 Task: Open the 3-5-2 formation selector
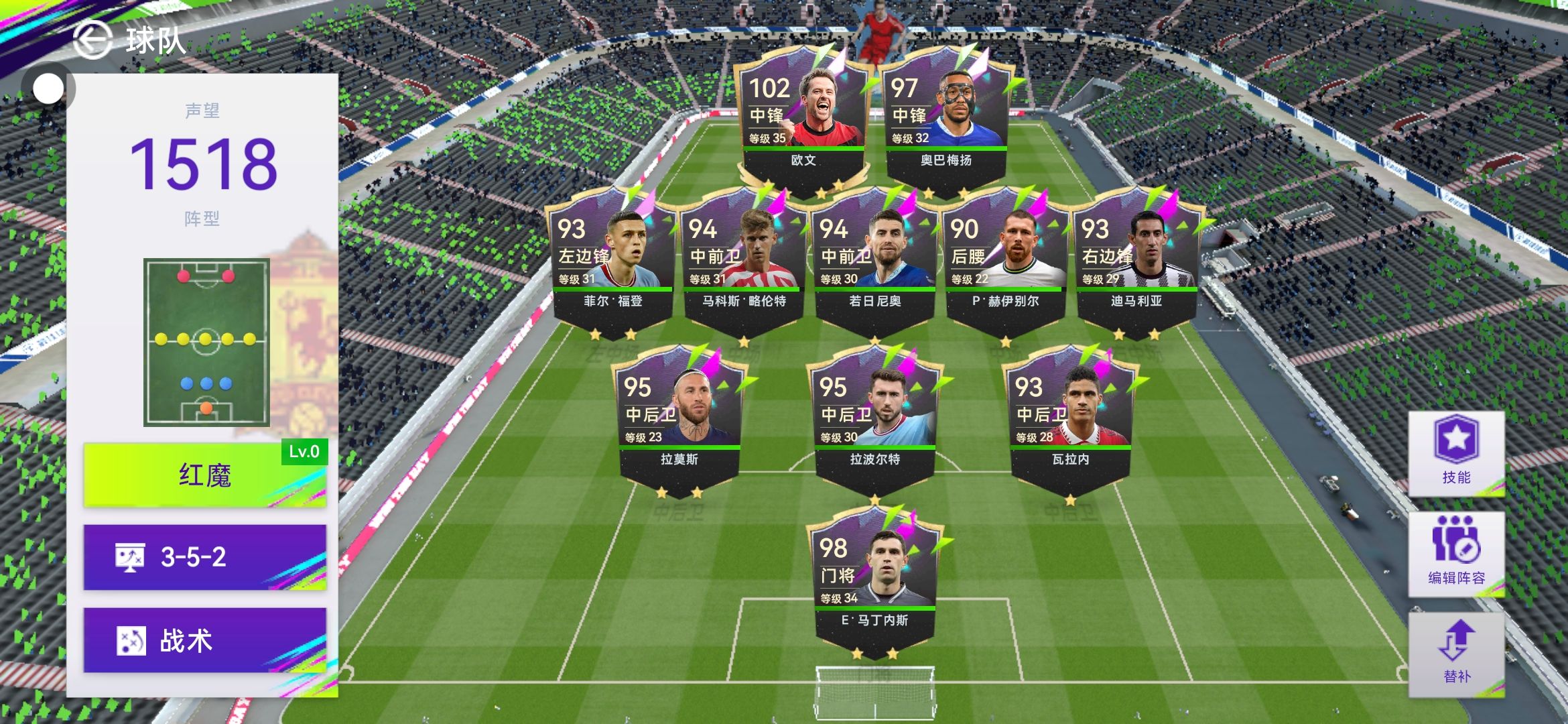(204, 557)
